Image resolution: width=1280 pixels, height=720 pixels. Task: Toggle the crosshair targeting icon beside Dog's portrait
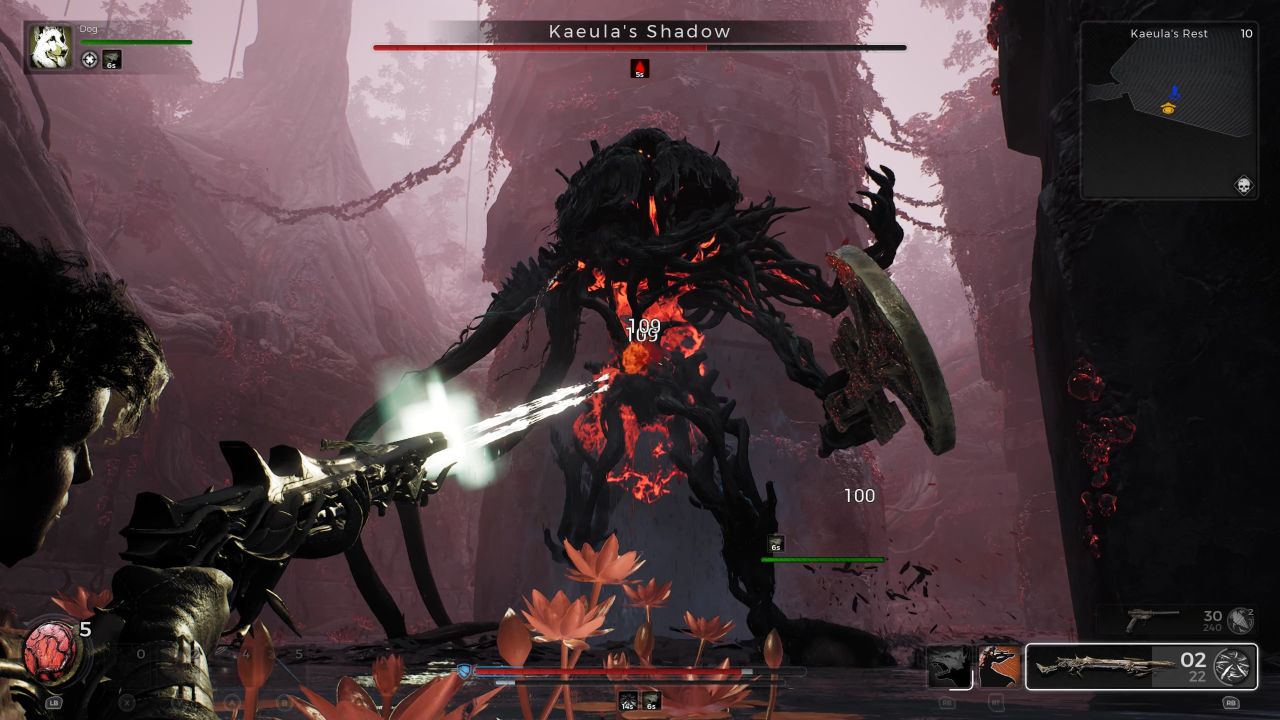[88, 58]
